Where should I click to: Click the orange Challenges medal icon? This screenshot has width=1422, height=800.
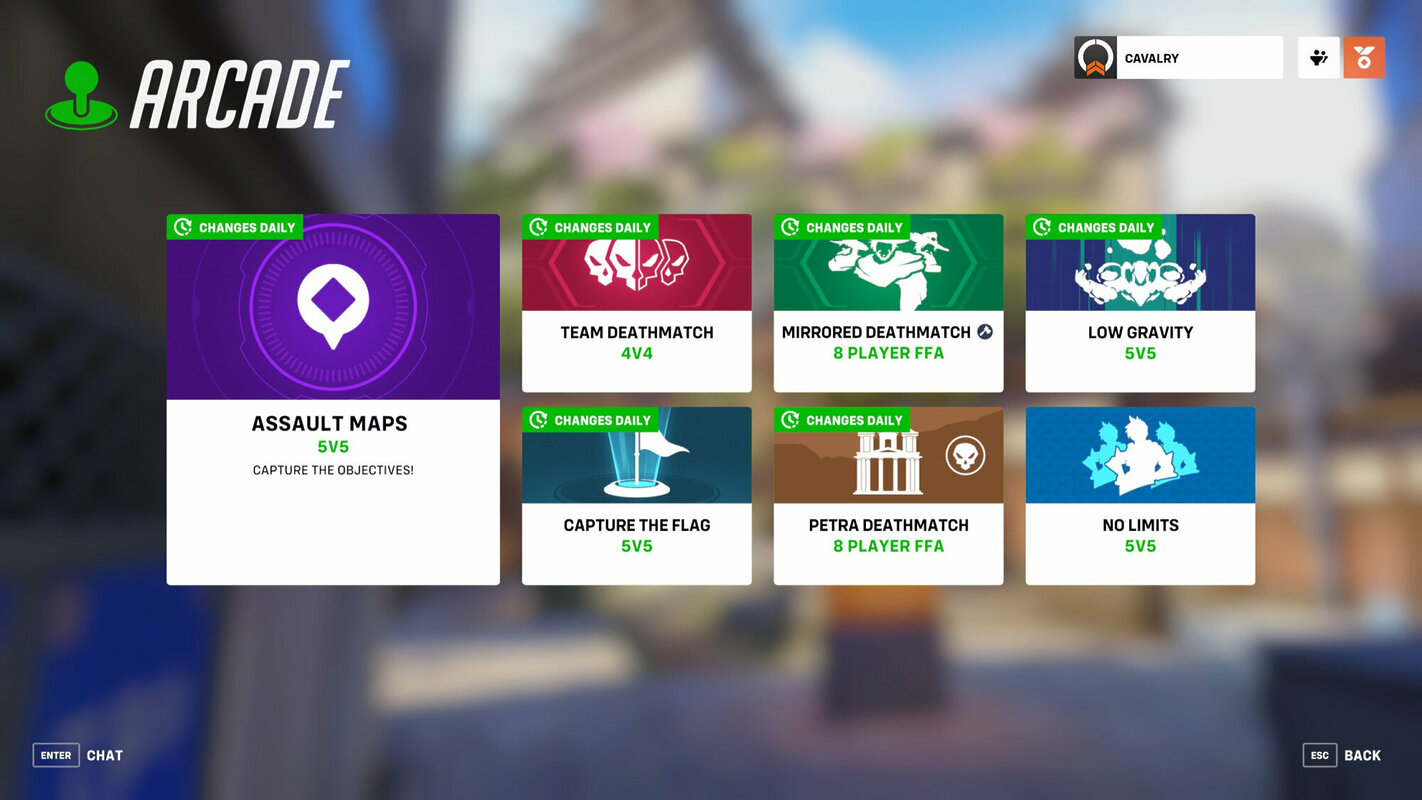pyautogui.click(x=1364, y=57)
